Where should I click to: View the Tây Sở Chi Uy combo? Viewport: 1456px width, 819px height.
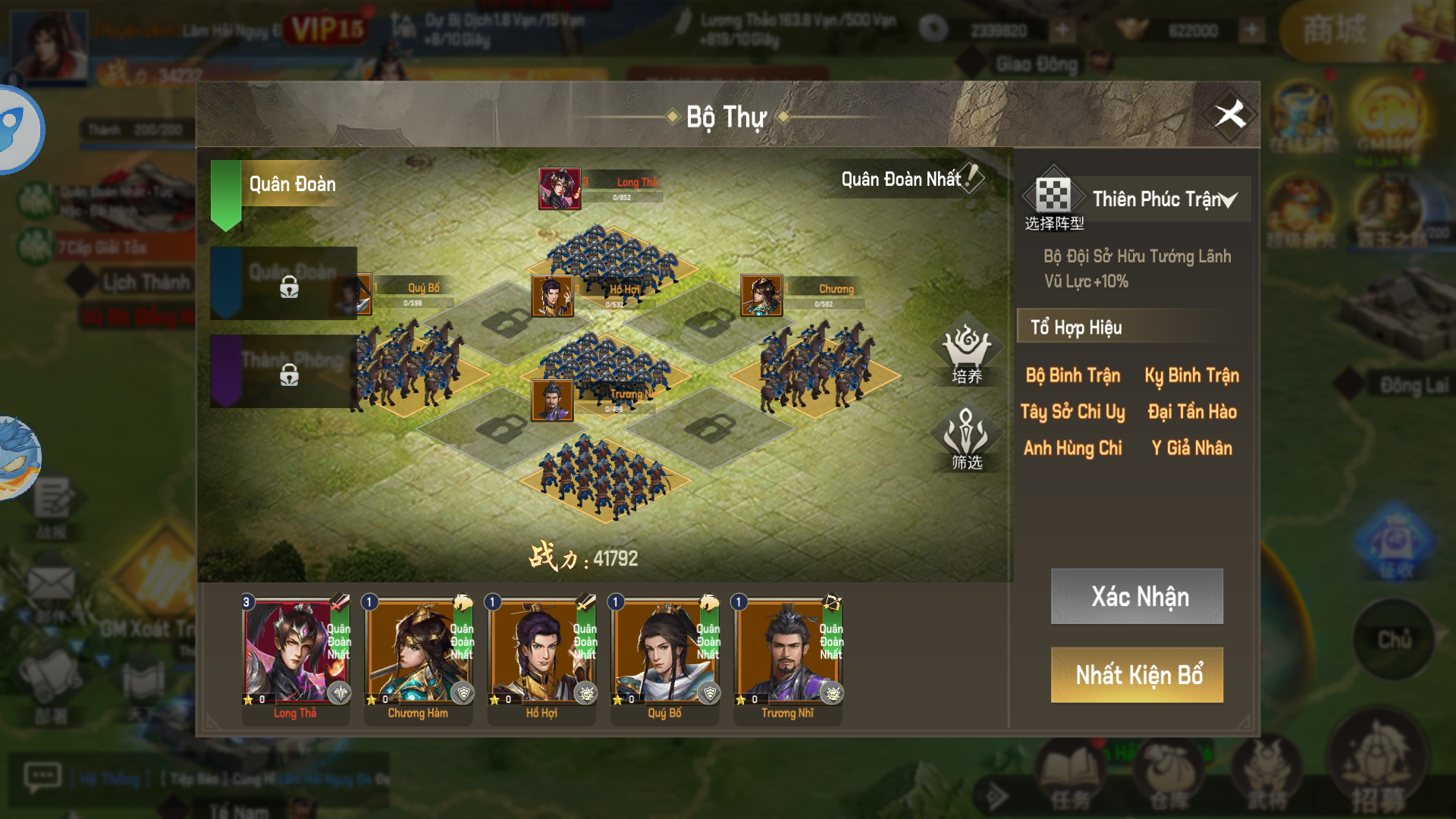click(x=1072, y=412)
